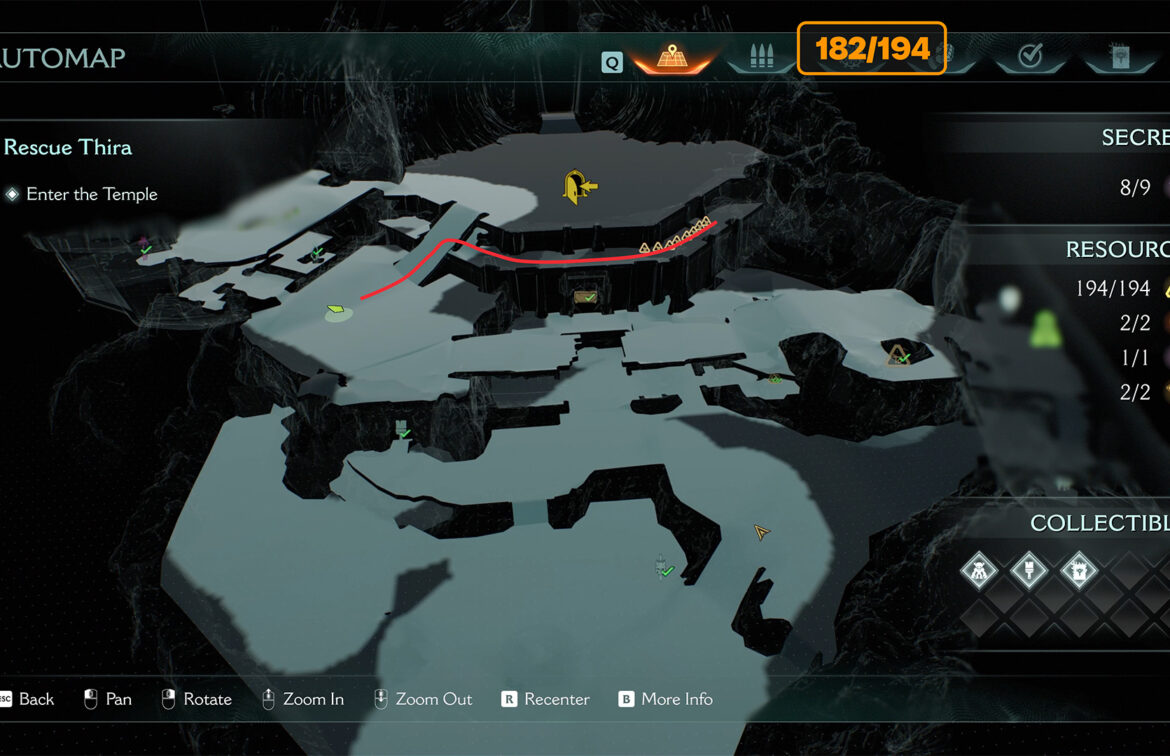Select the yellow exit door map marker
Screen dimensions: 1170x756
pyautogui.click(x=577, y=186)
